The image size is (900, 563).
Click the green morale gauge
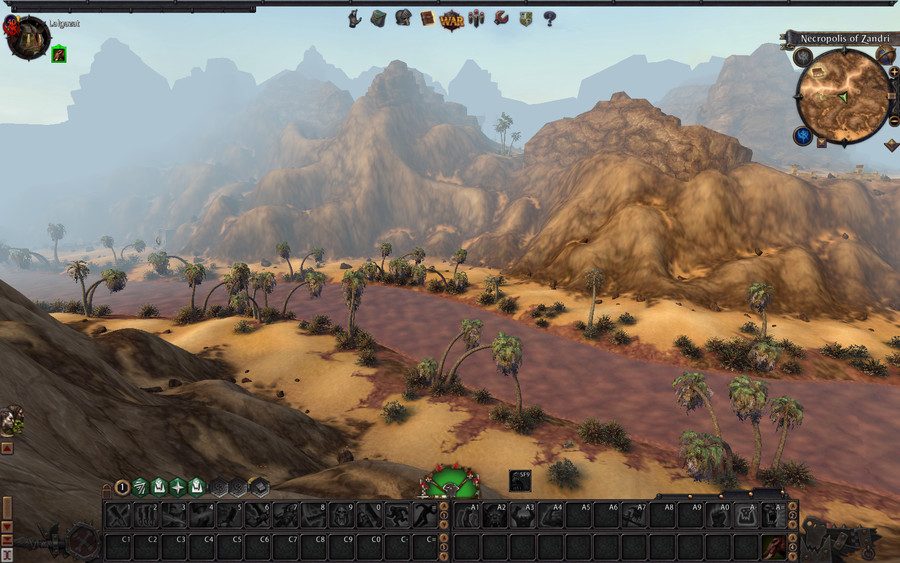[451, 482]
